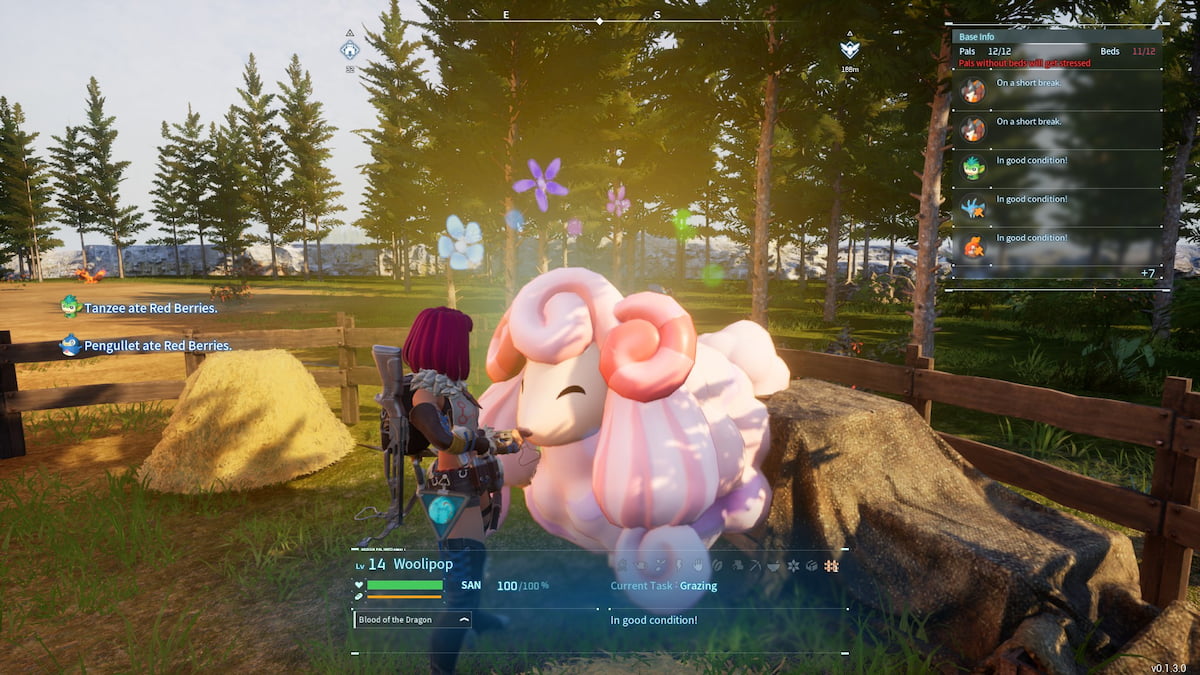Image resolution: width=1200 pixels, height=675 pixels.
Task: Click the Base Info panel header
Action: (1055, 37)
